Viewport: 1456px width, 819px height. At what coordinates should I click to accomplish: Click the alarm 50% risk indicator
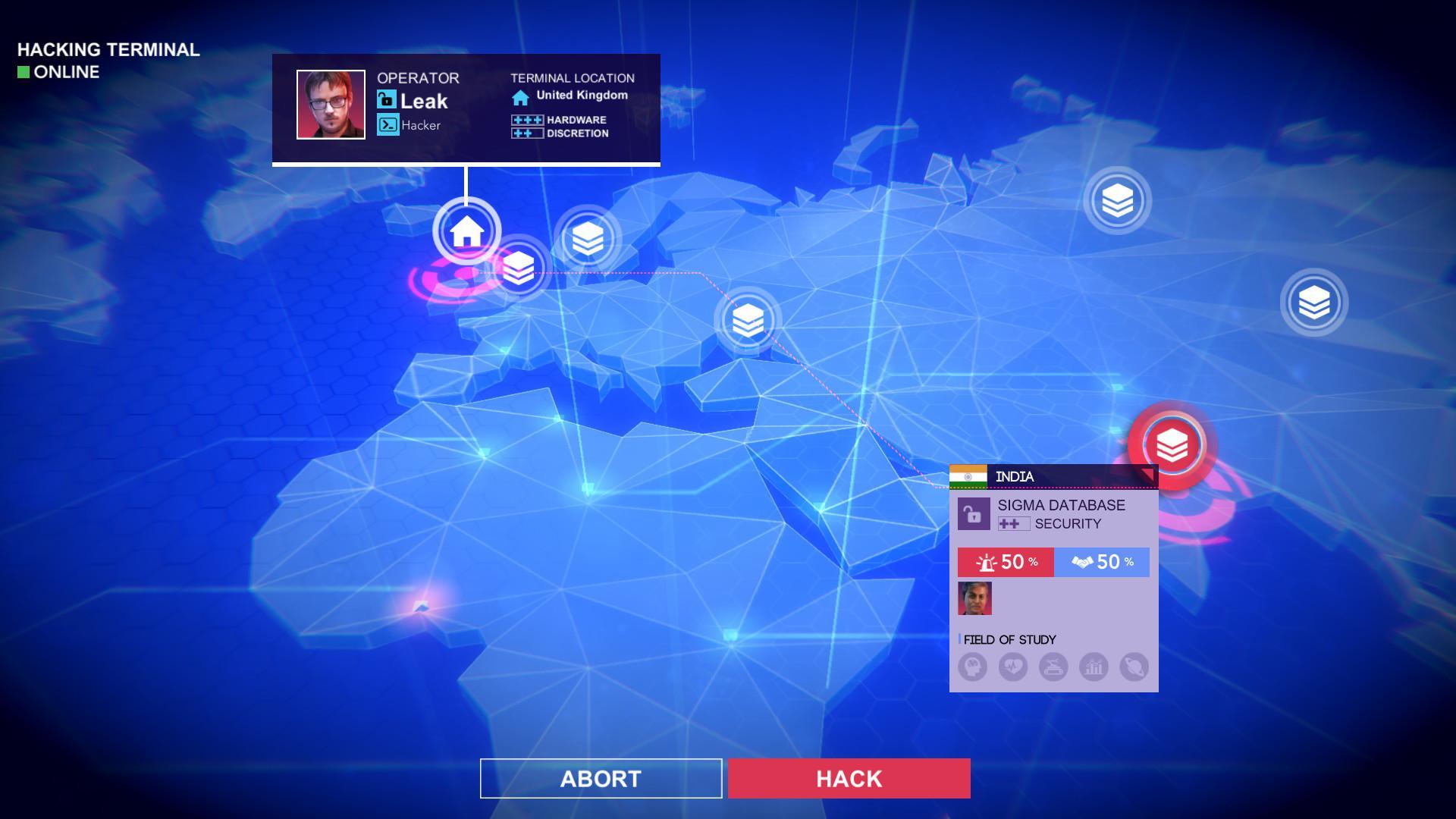pos(1006,563)
